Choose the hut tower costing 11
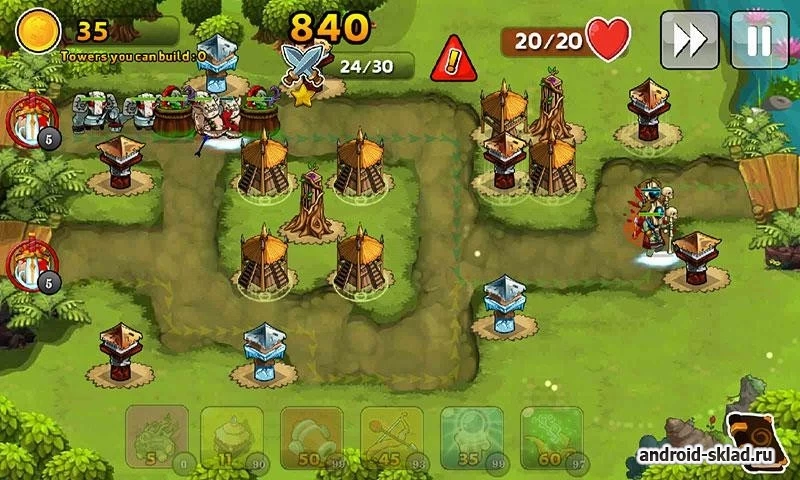Screen dimensions: 800x480 235,437
